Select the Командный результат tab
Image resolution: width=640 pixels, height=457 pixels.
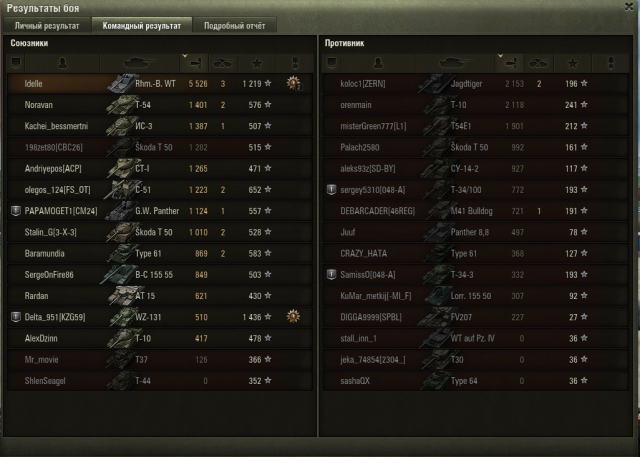click(139, 25)
